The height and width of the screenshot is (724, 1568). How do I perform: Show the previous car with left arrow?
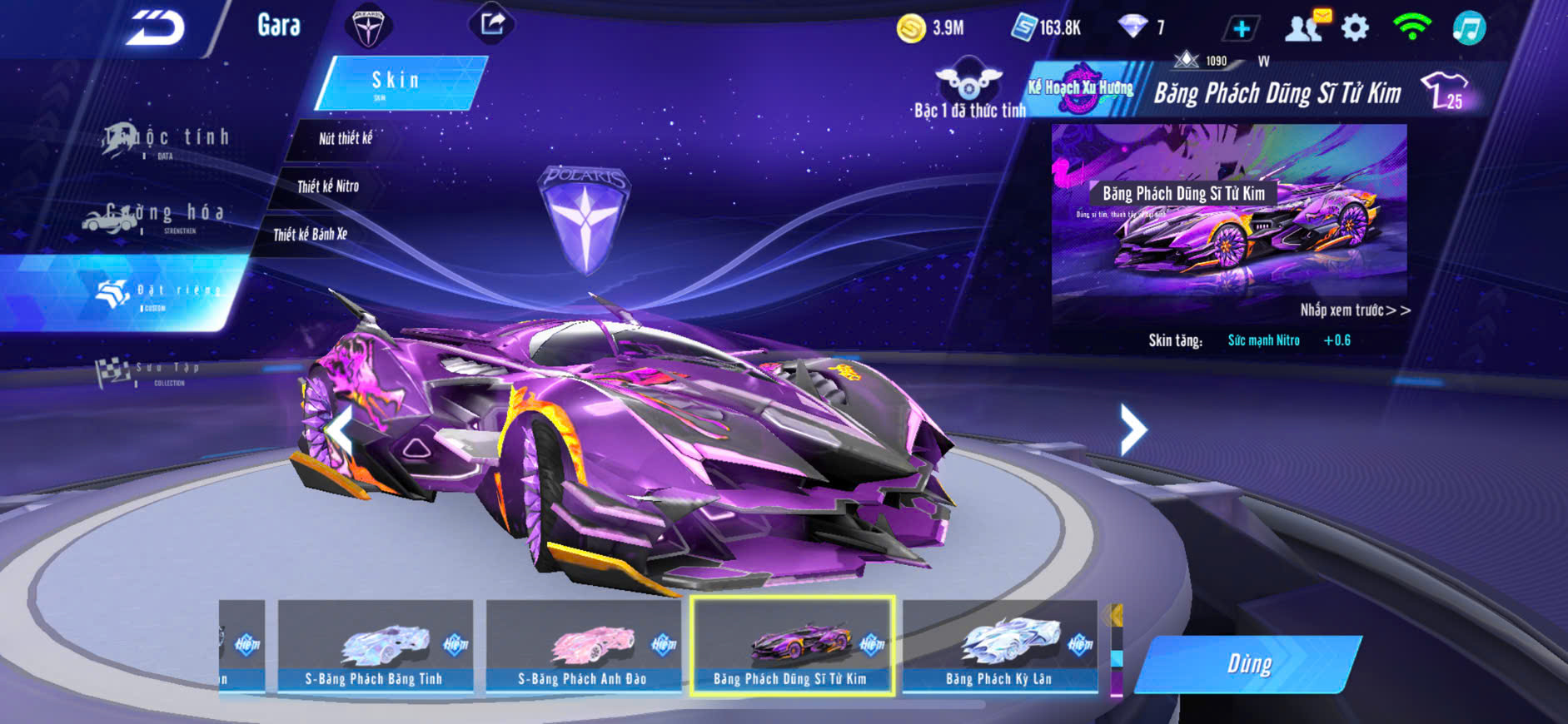340,431
